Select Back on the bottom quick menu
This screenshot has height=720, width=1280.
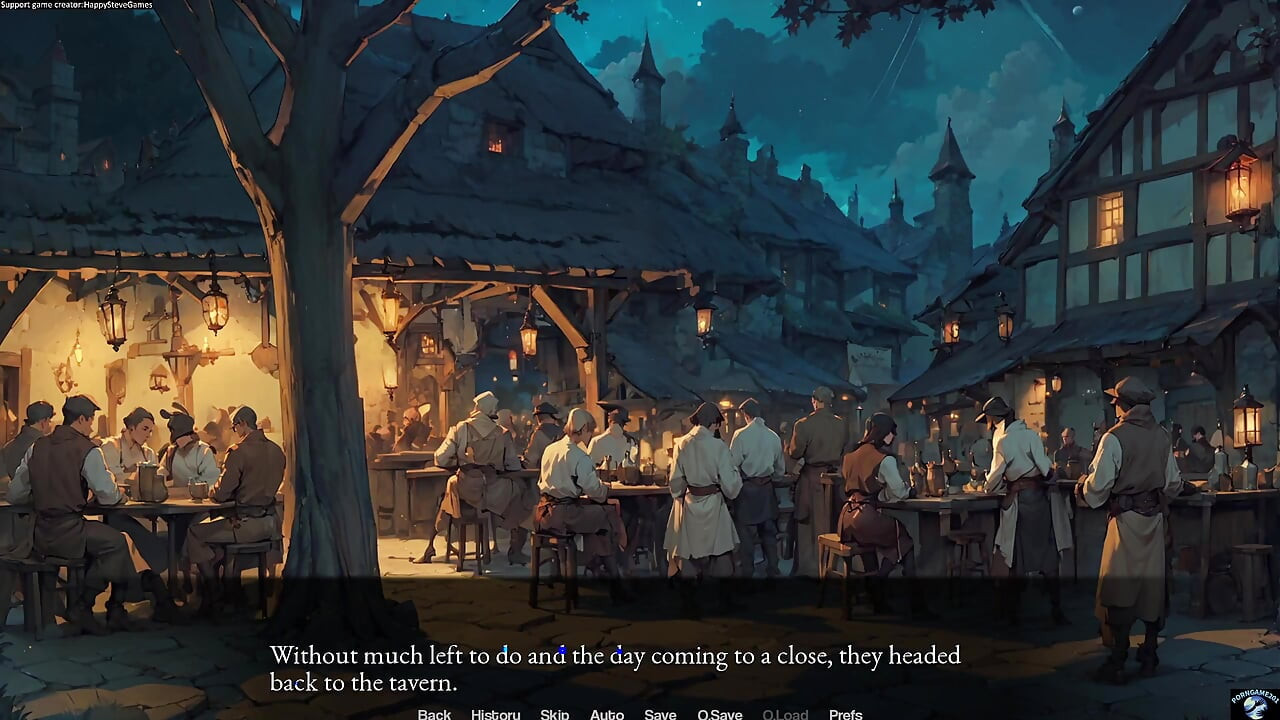433,714
